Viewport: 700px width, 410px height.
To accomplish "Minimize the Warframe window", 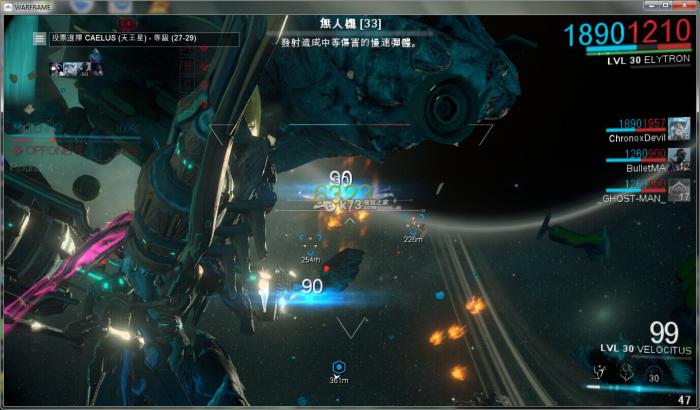I will 645,6.
